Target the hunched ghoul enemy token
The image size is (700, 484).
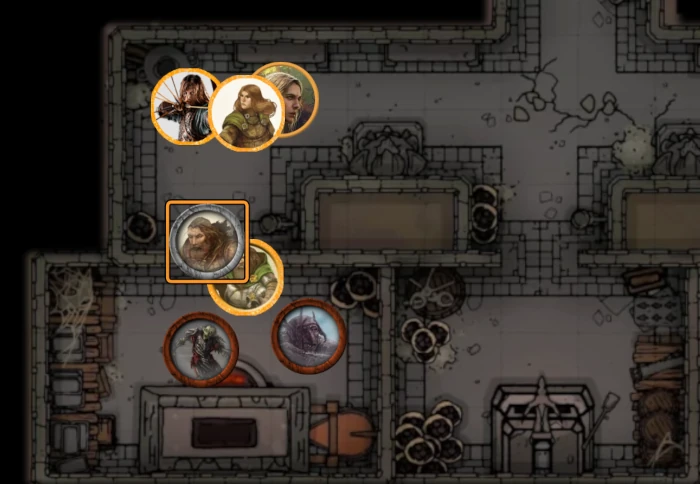pos(200,349)
